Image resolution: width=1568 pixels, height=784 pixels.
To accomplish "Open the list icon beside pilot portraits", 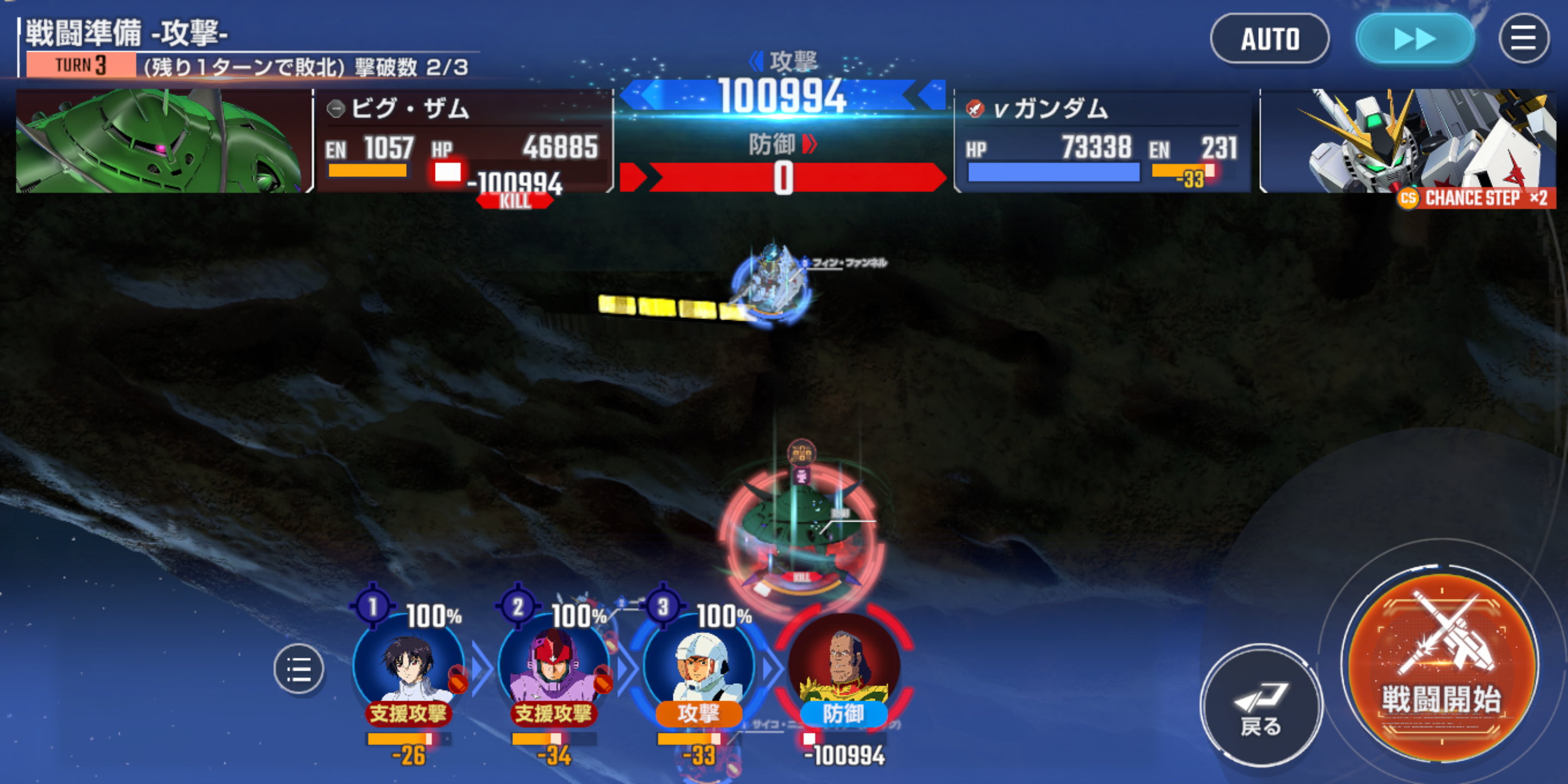I will (x=298, y=669).
